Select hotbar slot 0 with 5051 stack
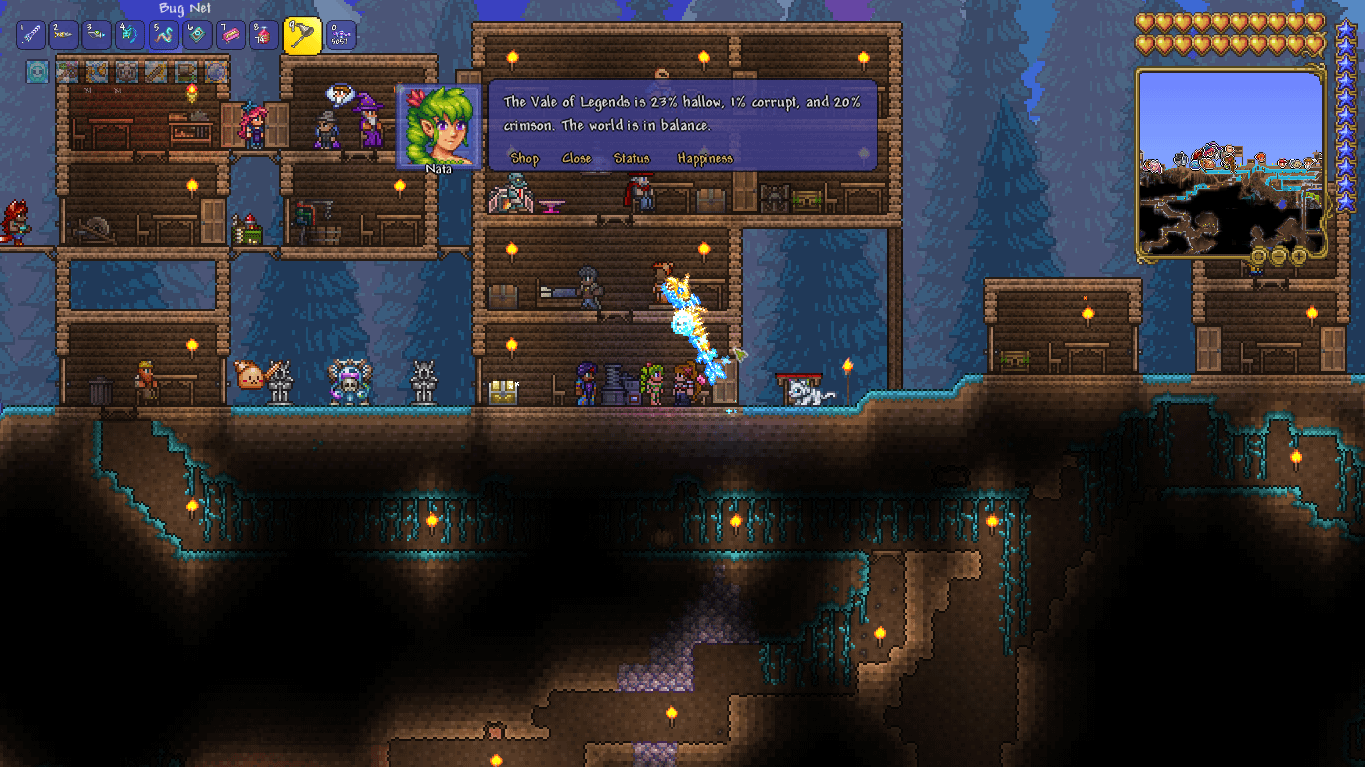Screen dimensions: 1365x767 click(x=341, y=36)
